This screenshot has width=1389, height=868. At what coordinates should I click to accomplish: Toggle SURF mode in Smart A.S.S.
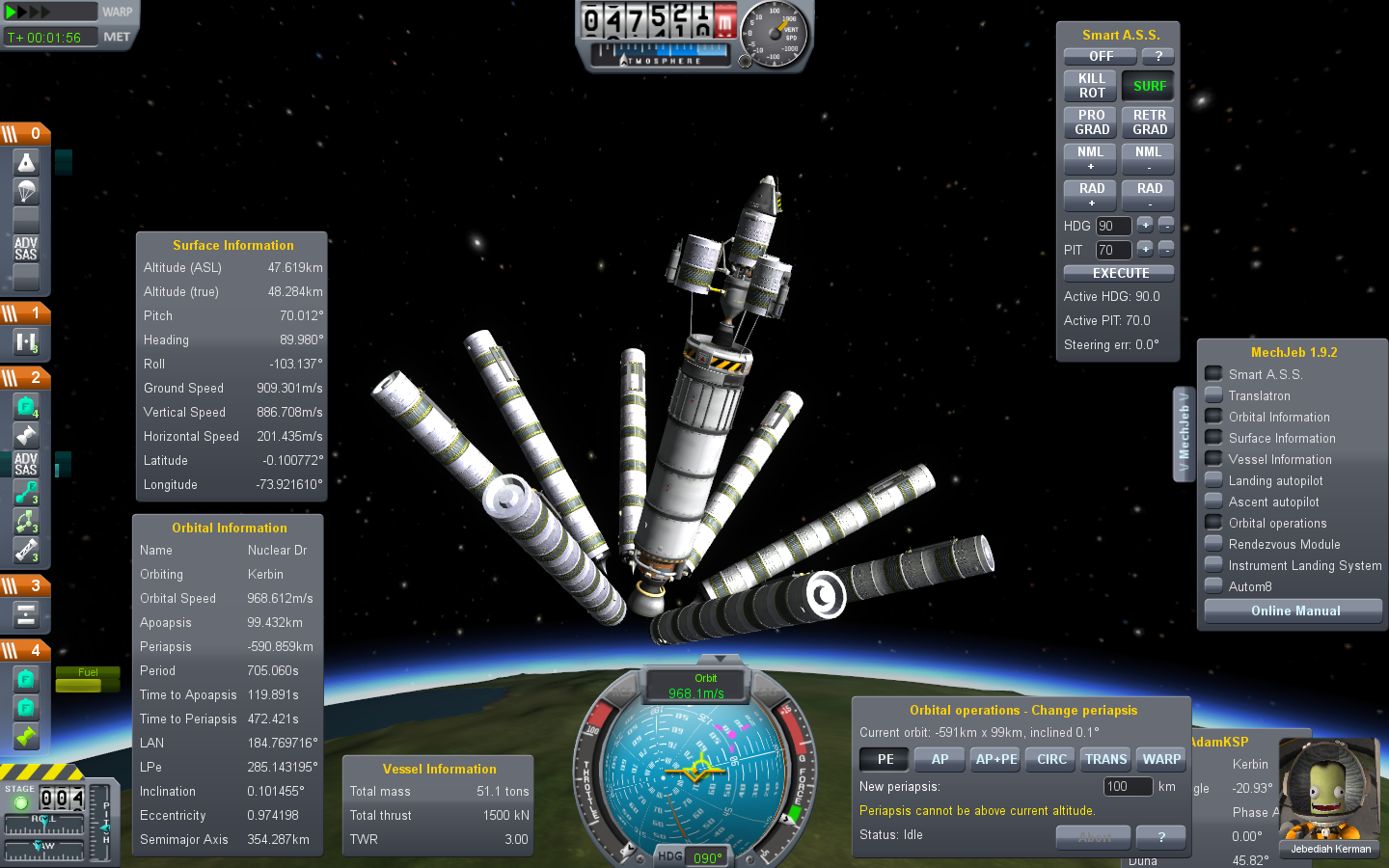(x=1148, y=85)
